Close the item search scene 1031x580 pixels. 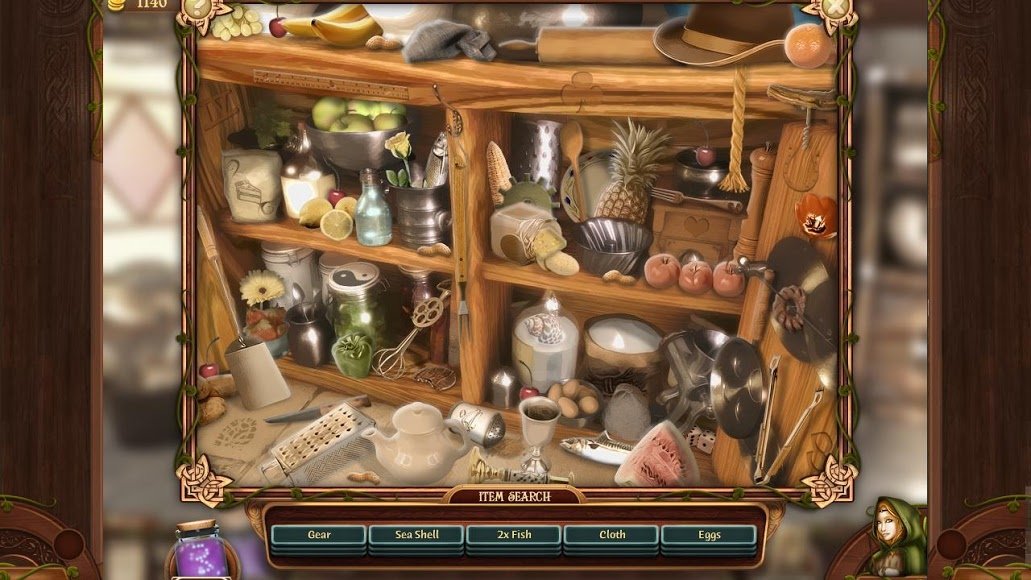(838, 8)
